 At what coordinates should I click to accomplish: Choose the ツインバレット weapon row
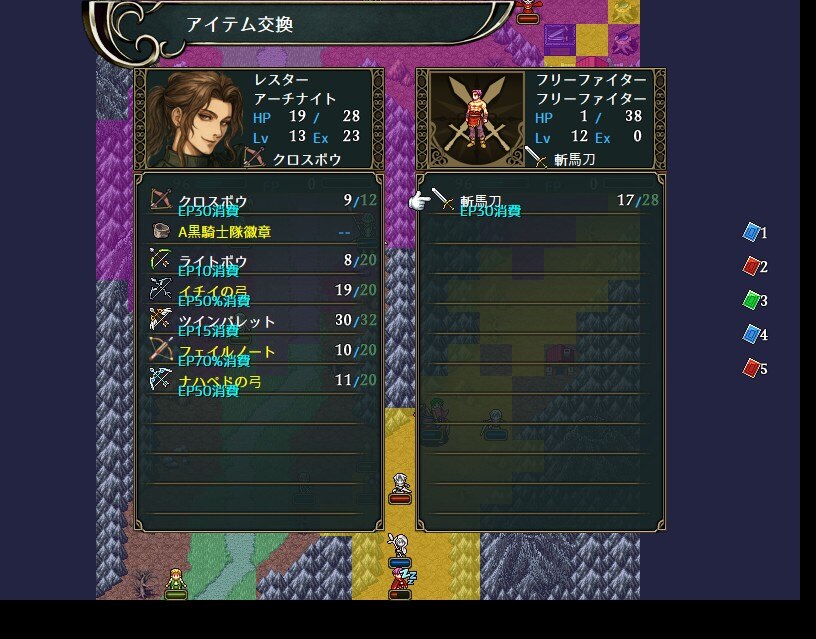tap(258, 321)
